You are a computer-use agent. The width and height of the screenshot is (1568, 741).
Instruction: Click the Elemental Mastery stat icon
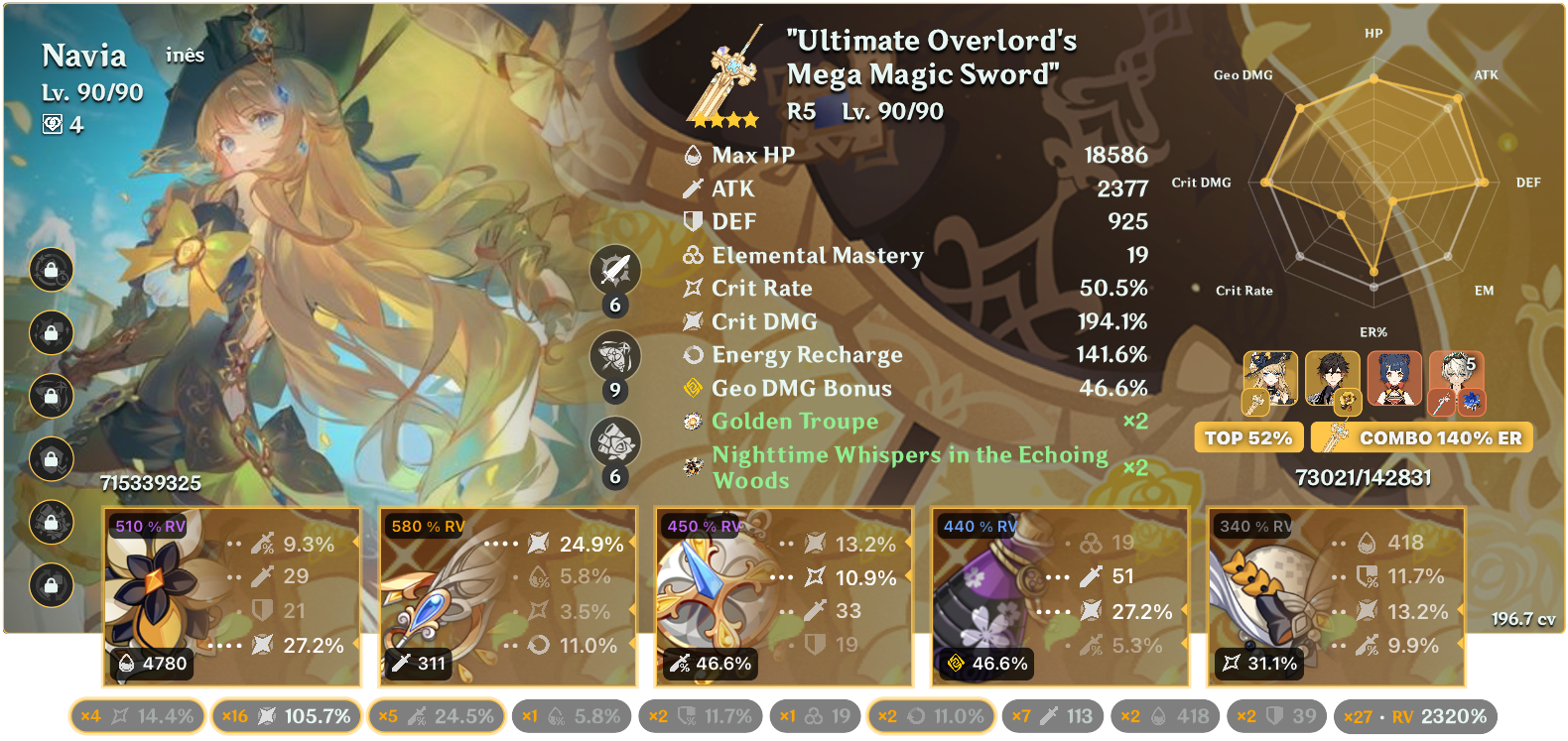click(694, 256)
